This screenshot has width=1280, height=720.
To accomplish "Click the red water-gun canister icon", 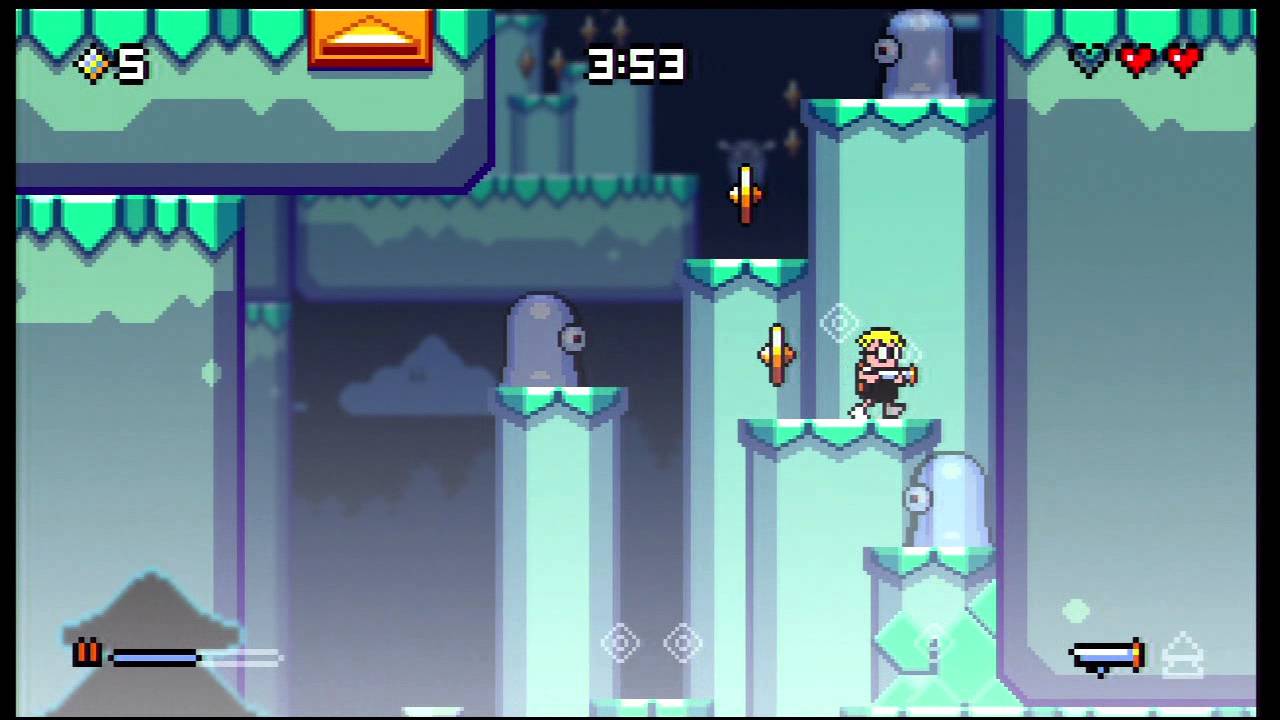I will 86,655.
